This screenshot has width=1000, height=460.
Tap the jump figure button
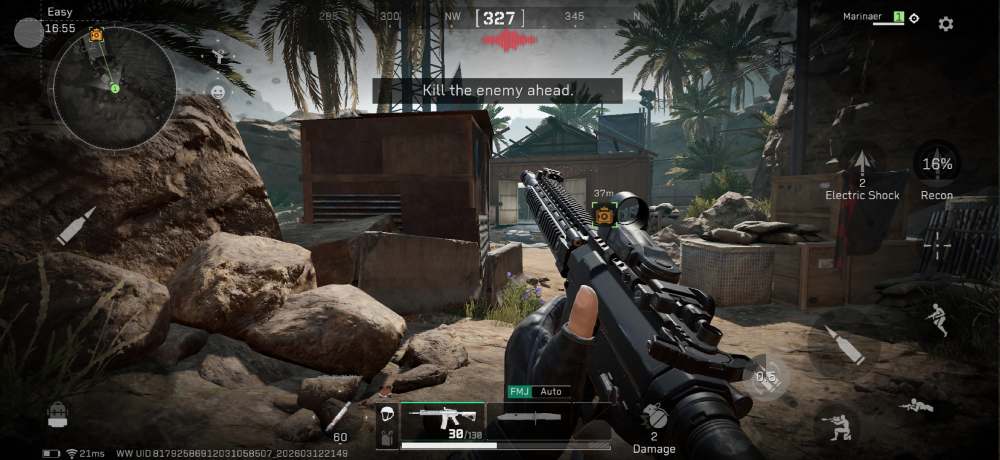click(x=937, y=318)
